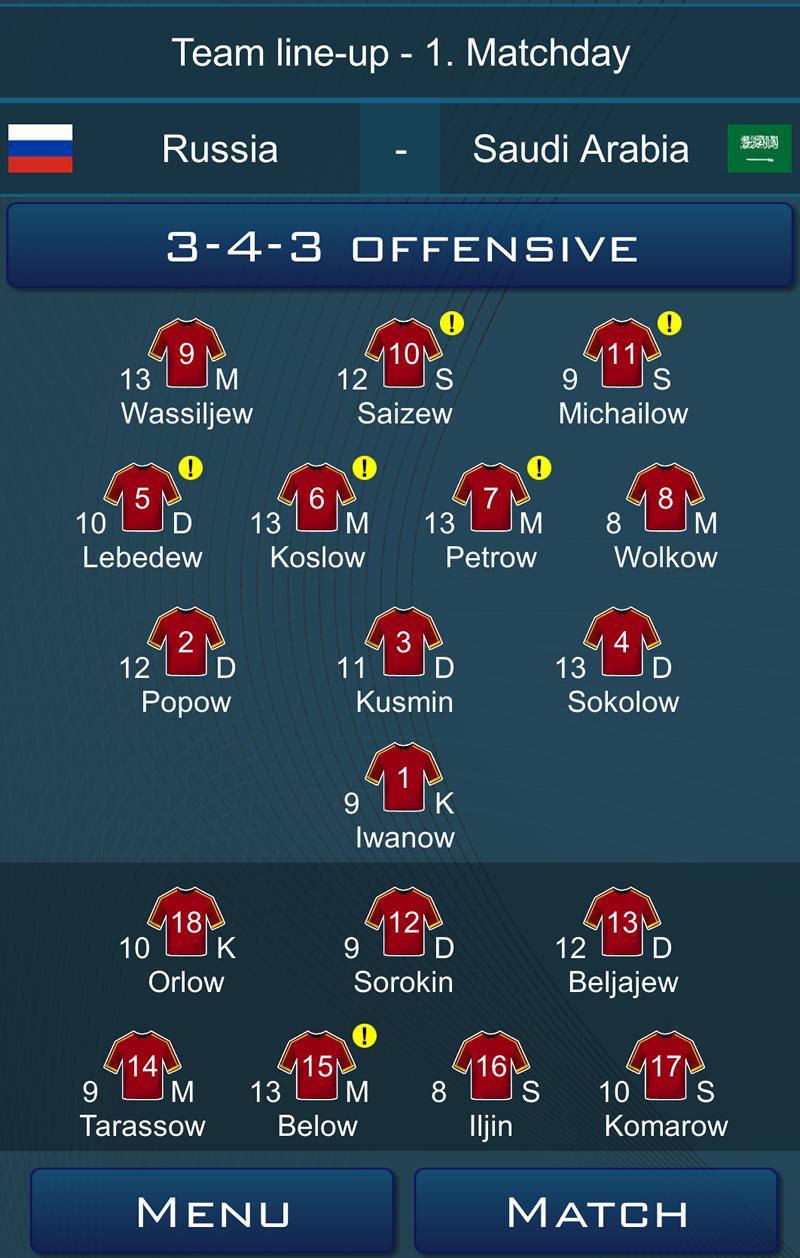Choose Petrow's number 7 jersey

click(x=490, y=499)
